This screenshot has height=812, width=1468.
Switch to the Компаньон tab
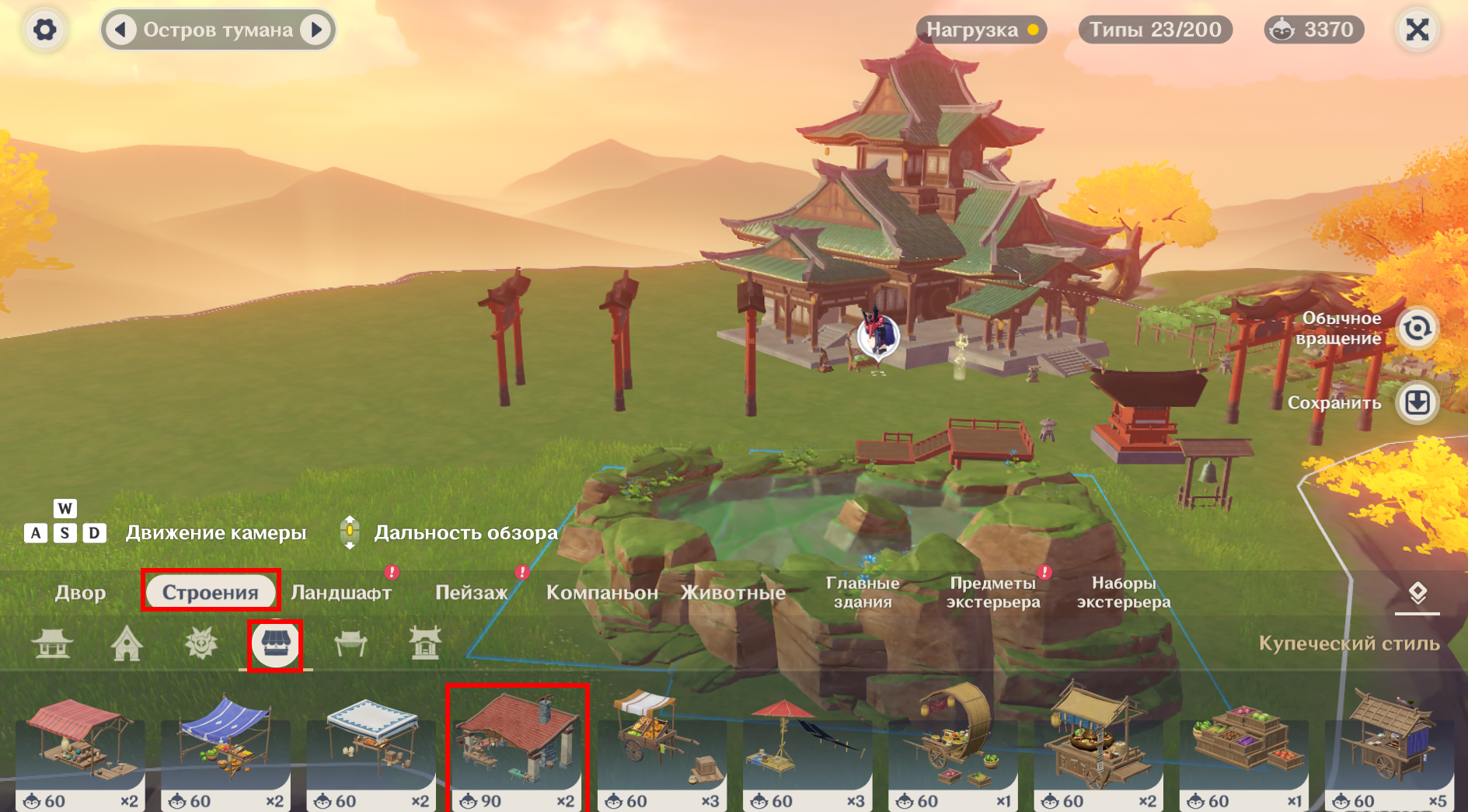[601, 592]
